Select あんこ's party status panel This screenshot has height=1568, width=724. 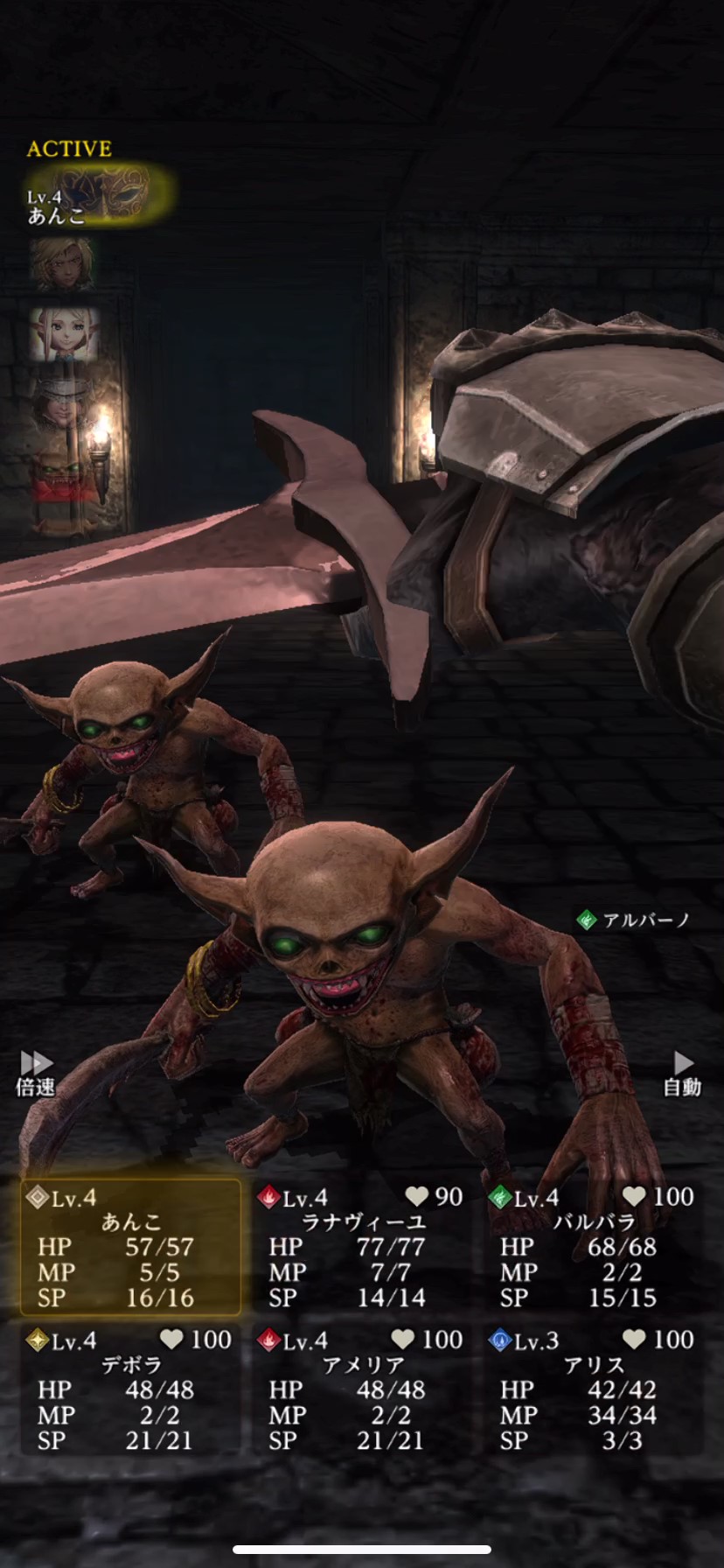(x=131, y=1247)
